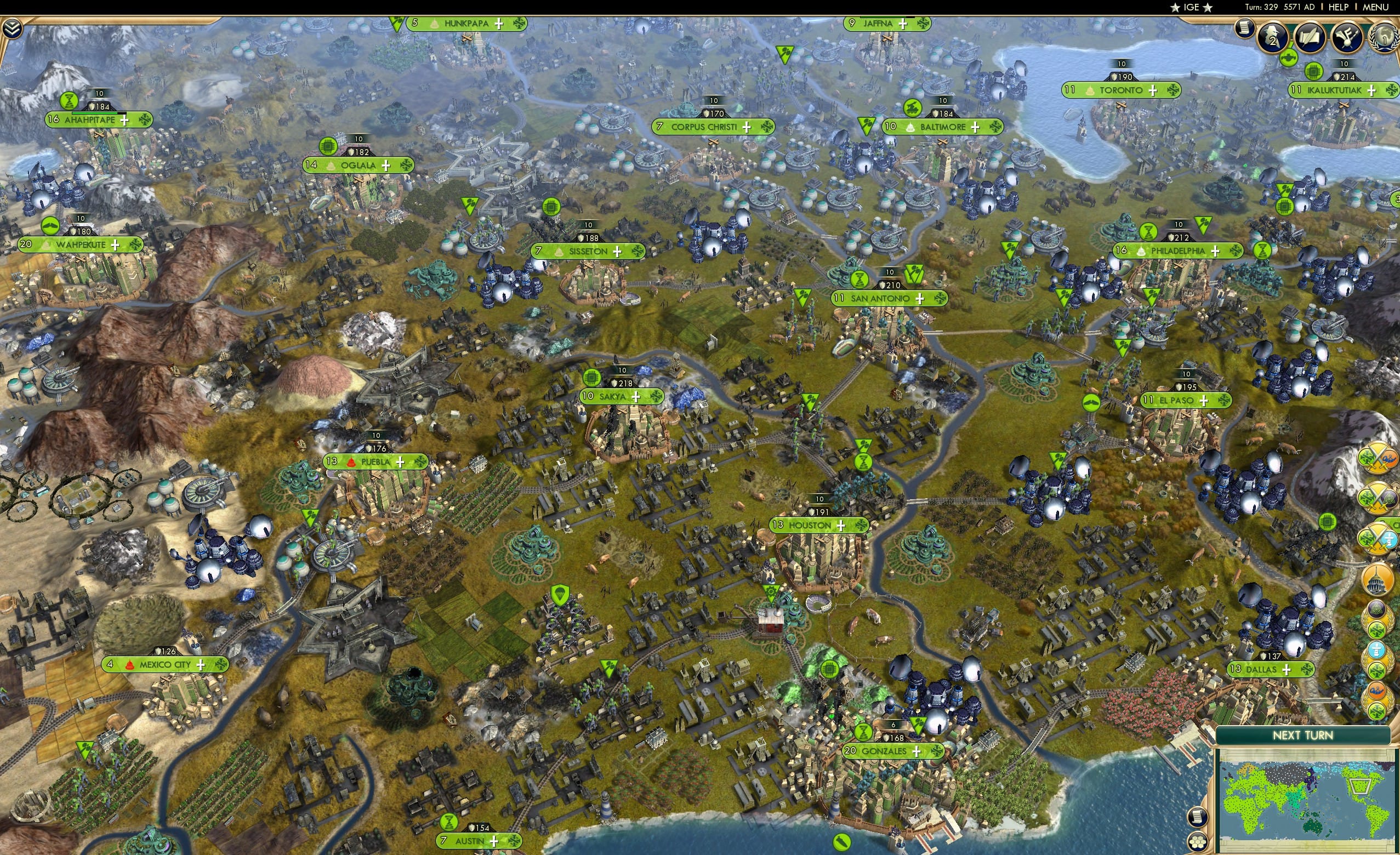Expand the Toronto city banner plus button
The image size is (1400, 855).
tap(1154, 90)
